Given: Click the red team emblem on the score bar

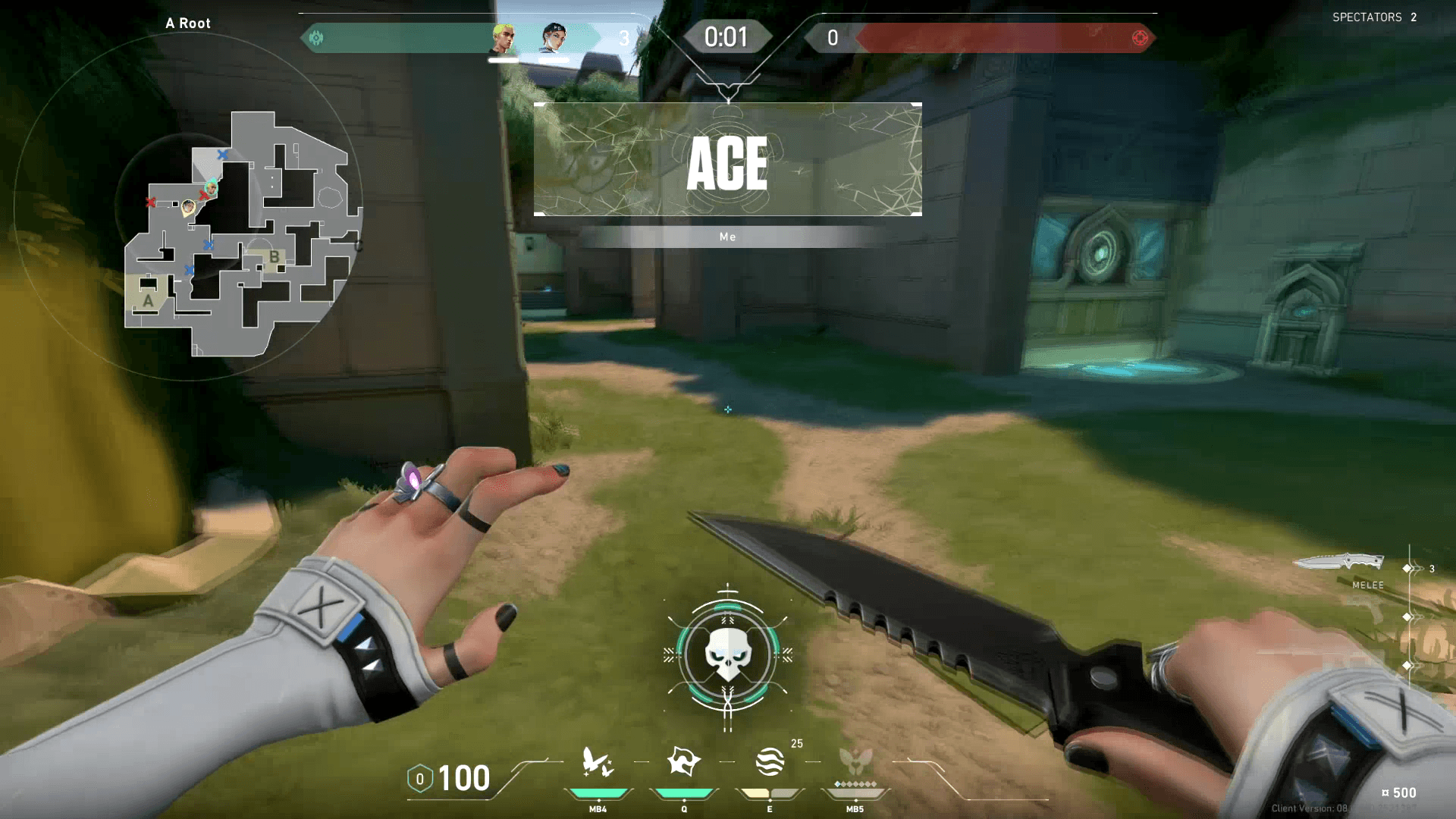Looking at the screenshot, I should [x=1139, y=38].
